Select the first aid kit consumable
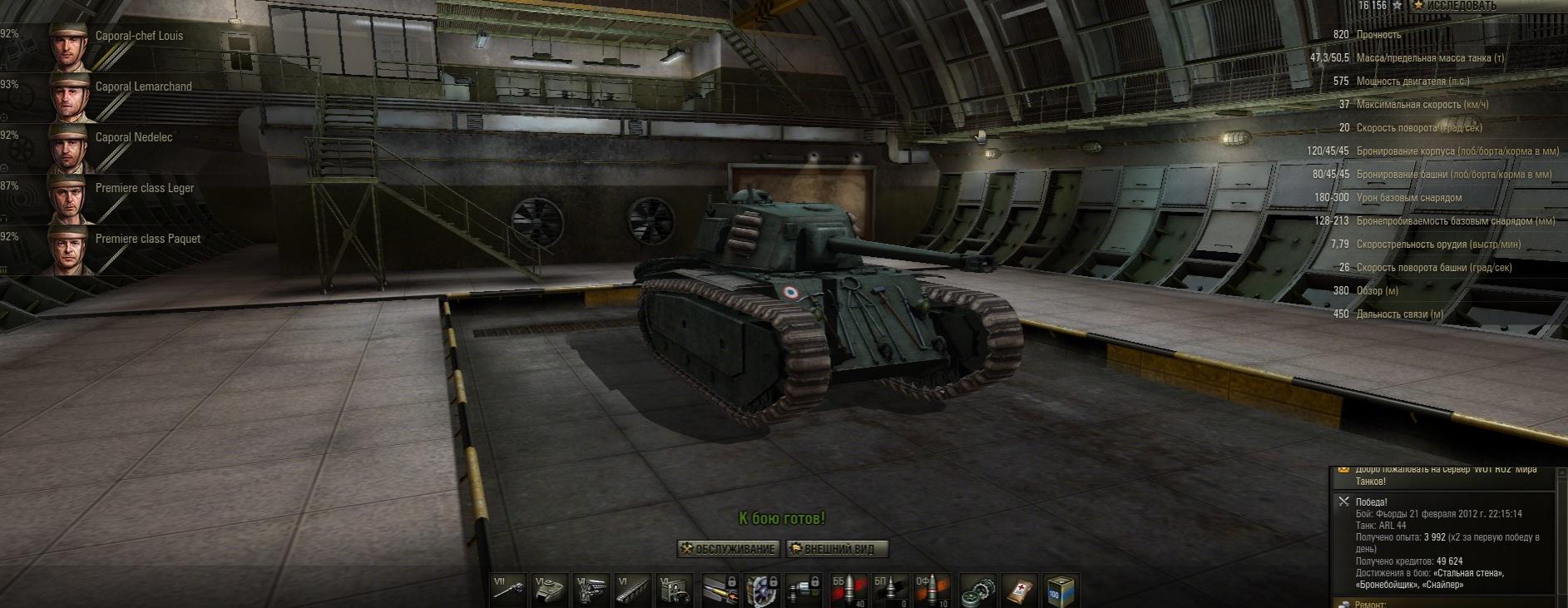1568x608 pixels. tap(1019, 590)
